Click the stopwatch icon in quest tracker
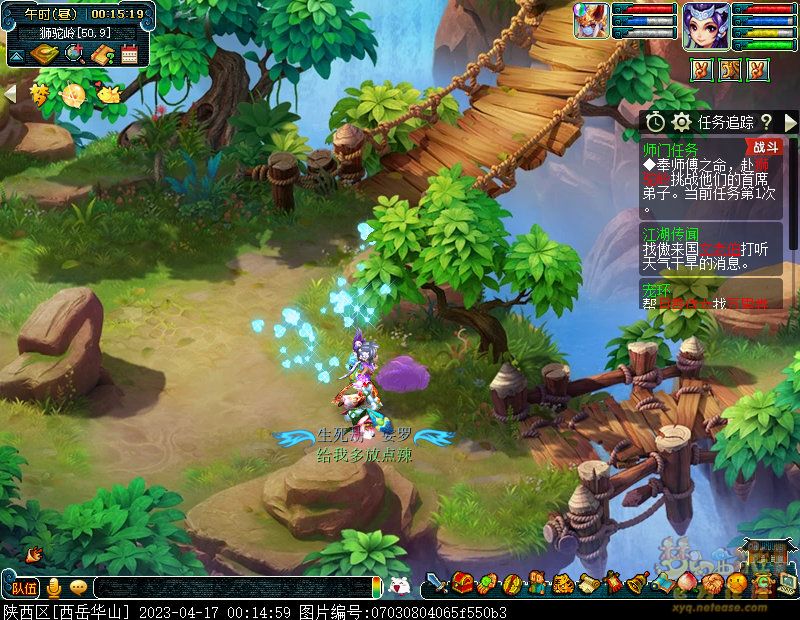800x620 pixels. (655, 121)
